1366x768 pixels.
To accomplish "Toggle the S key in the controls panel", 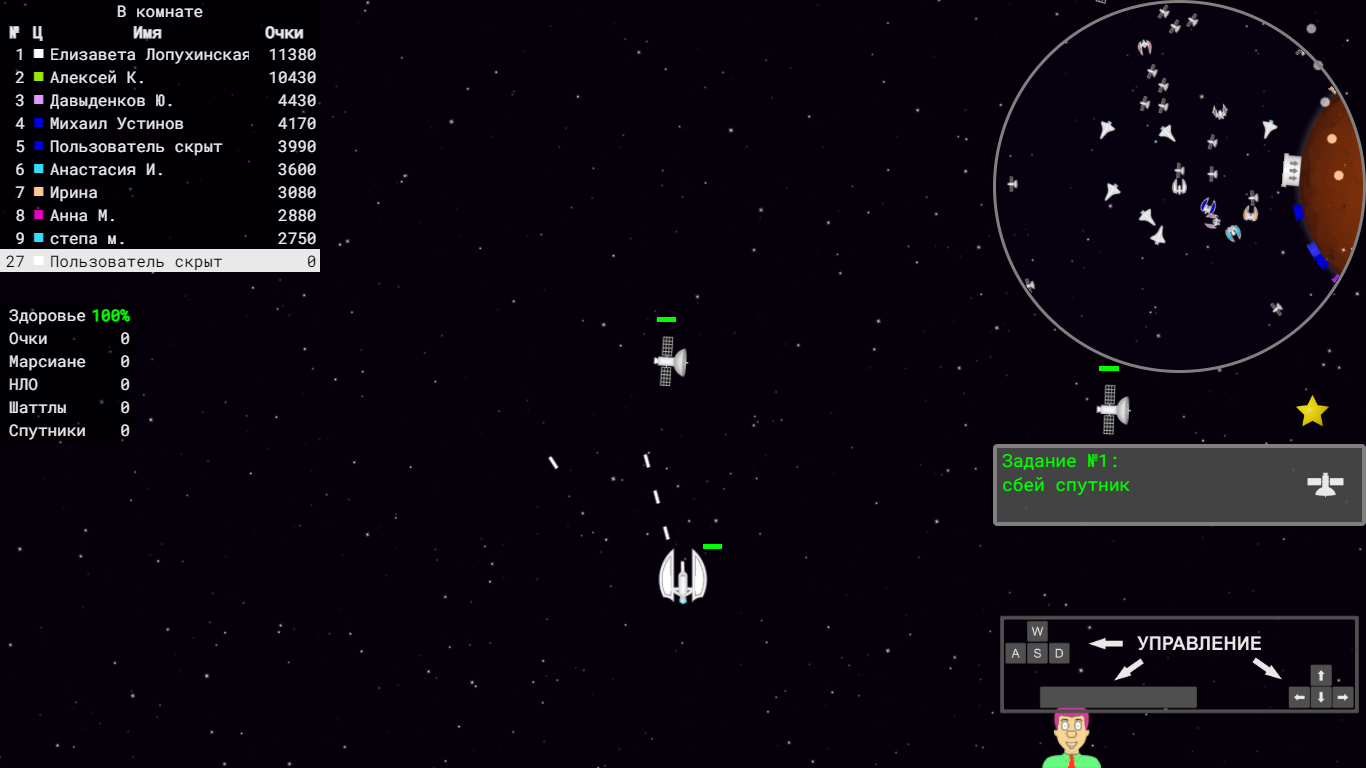I will 1037,653.
